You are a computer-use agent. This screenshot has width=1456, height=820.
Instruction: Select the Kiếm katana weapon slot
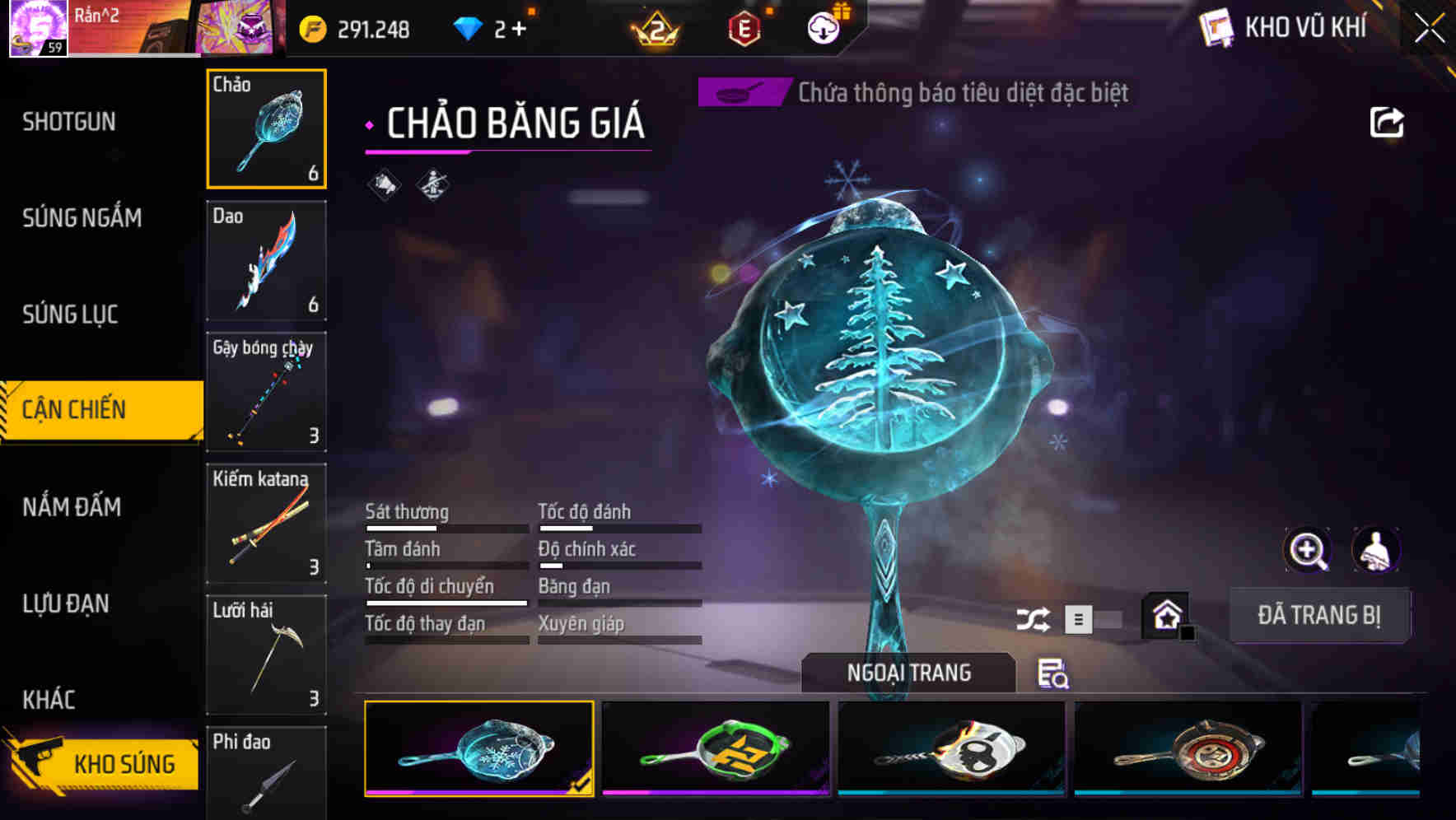click(x=266, y=523)
